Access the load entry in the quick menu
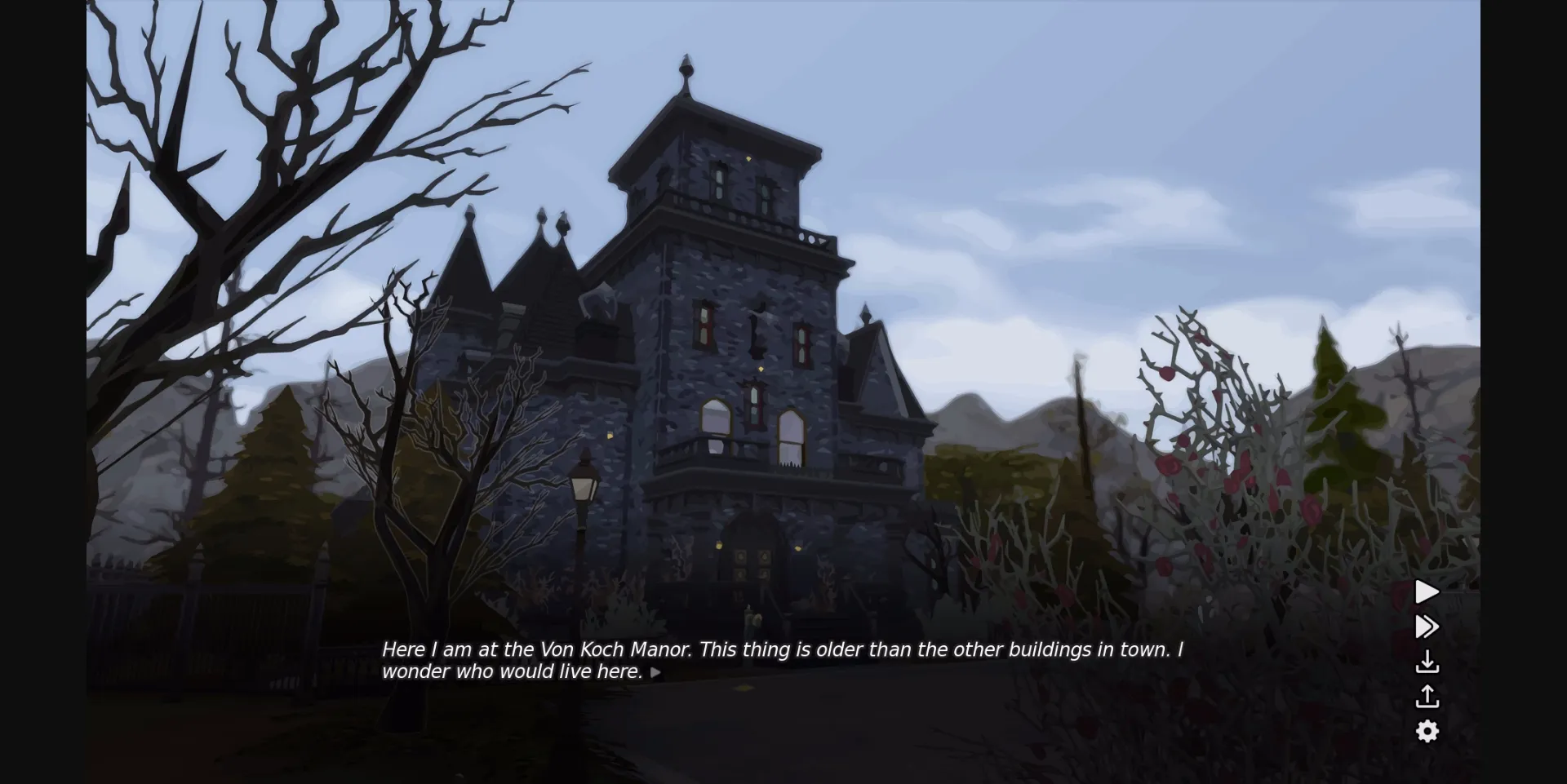The width and height of the screenshot is (1567, 784). [1427, 697]
